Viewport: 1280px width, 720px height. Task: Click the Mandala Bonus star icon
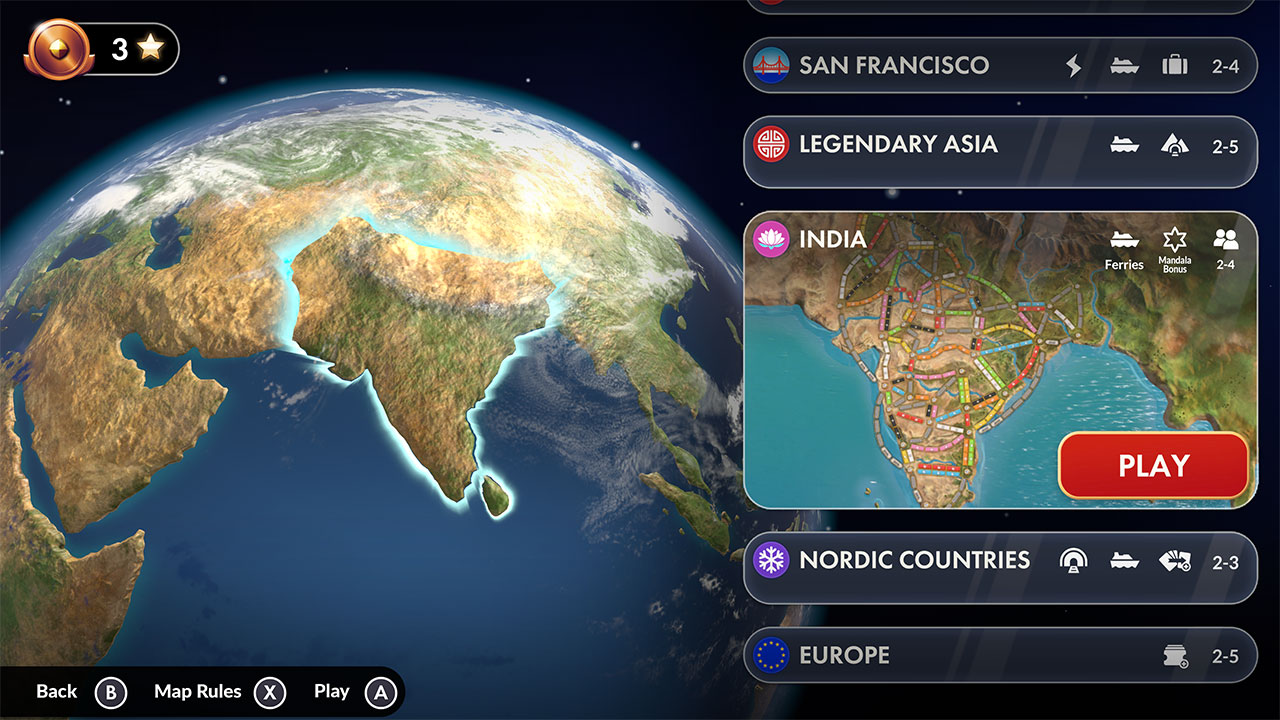1175,238
